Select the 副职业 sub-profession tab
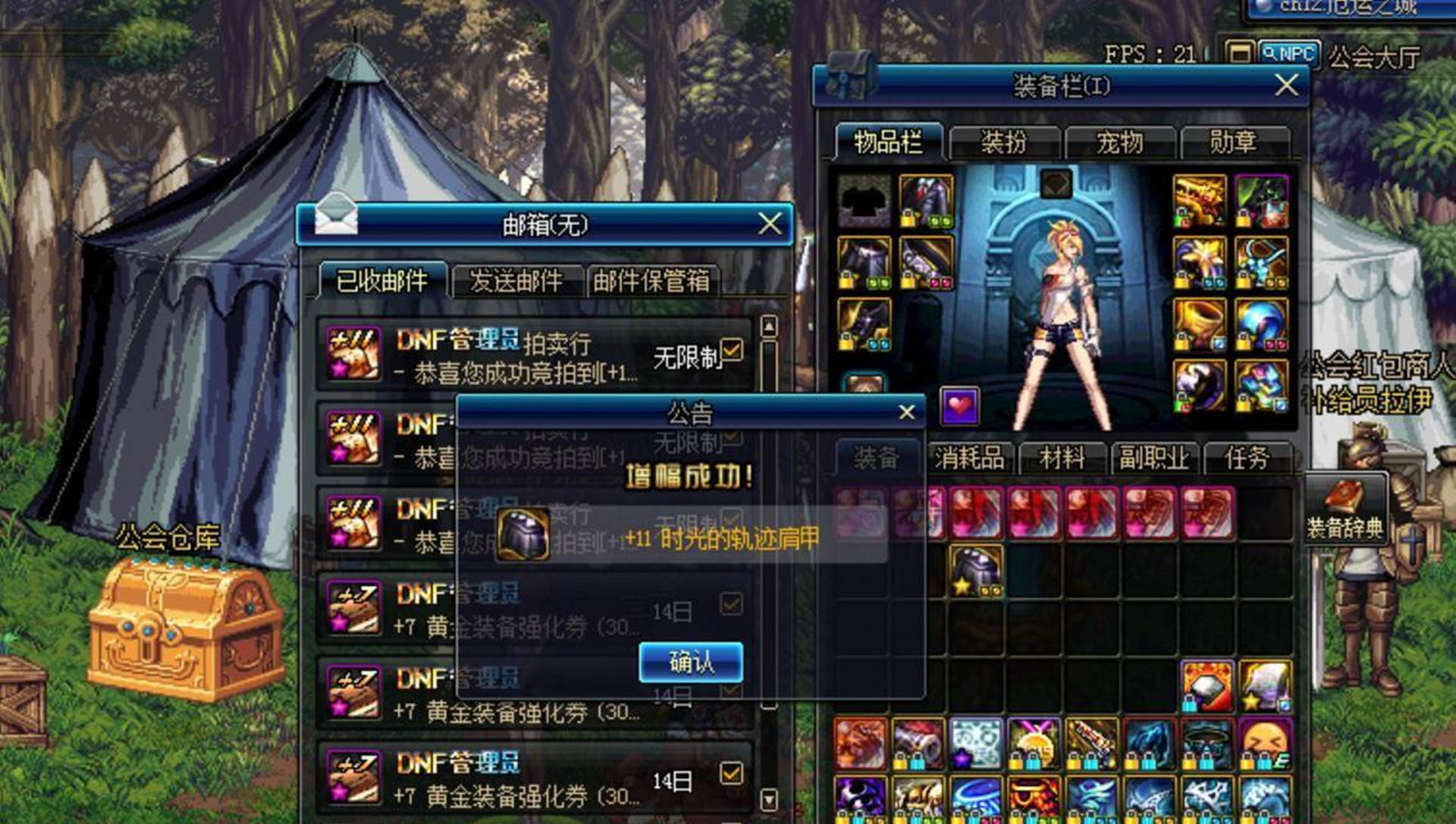1456x824 pixels. 1153,458
